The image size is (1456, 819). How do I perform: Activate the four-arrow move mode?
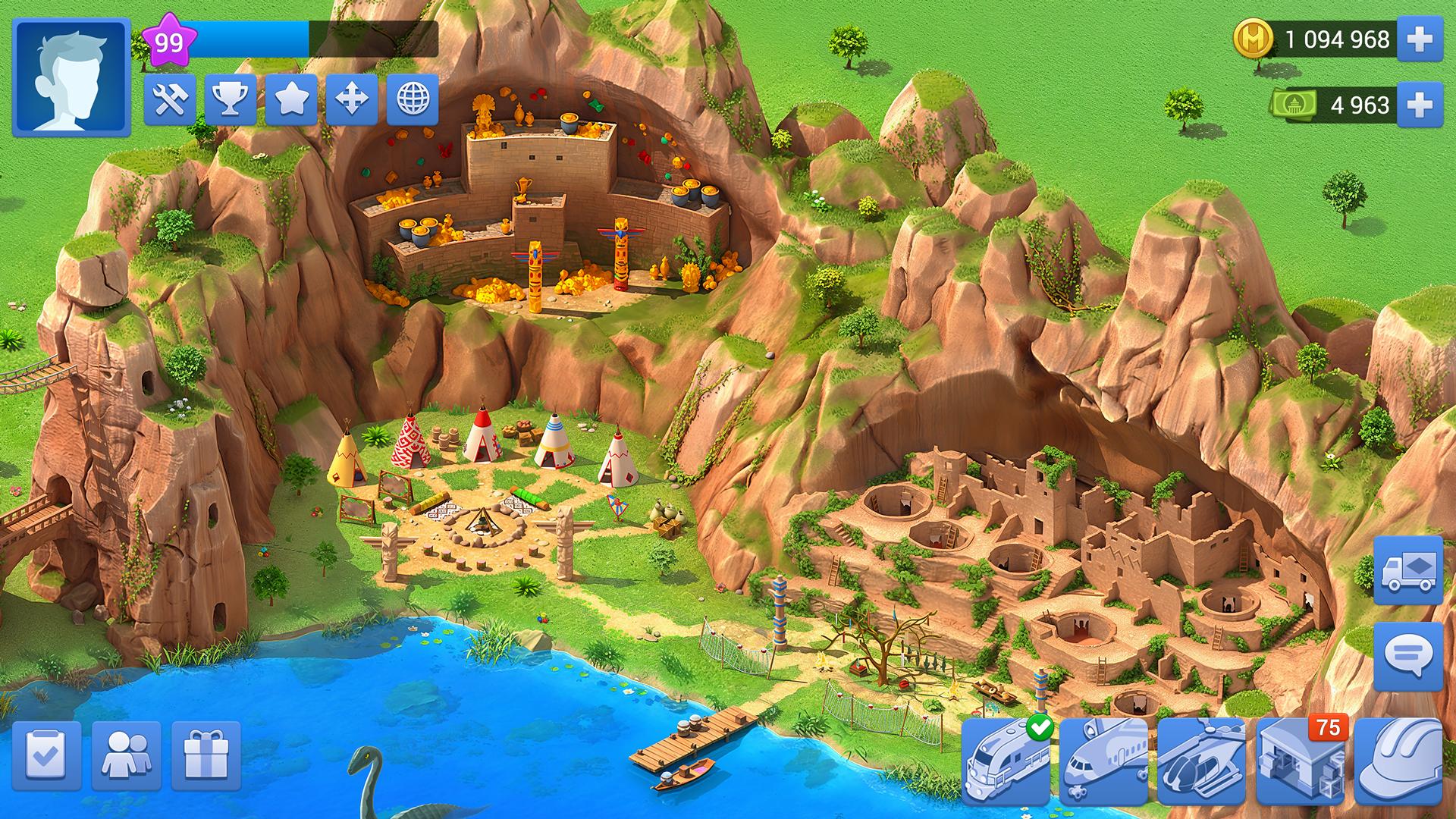tap(352, 99)
